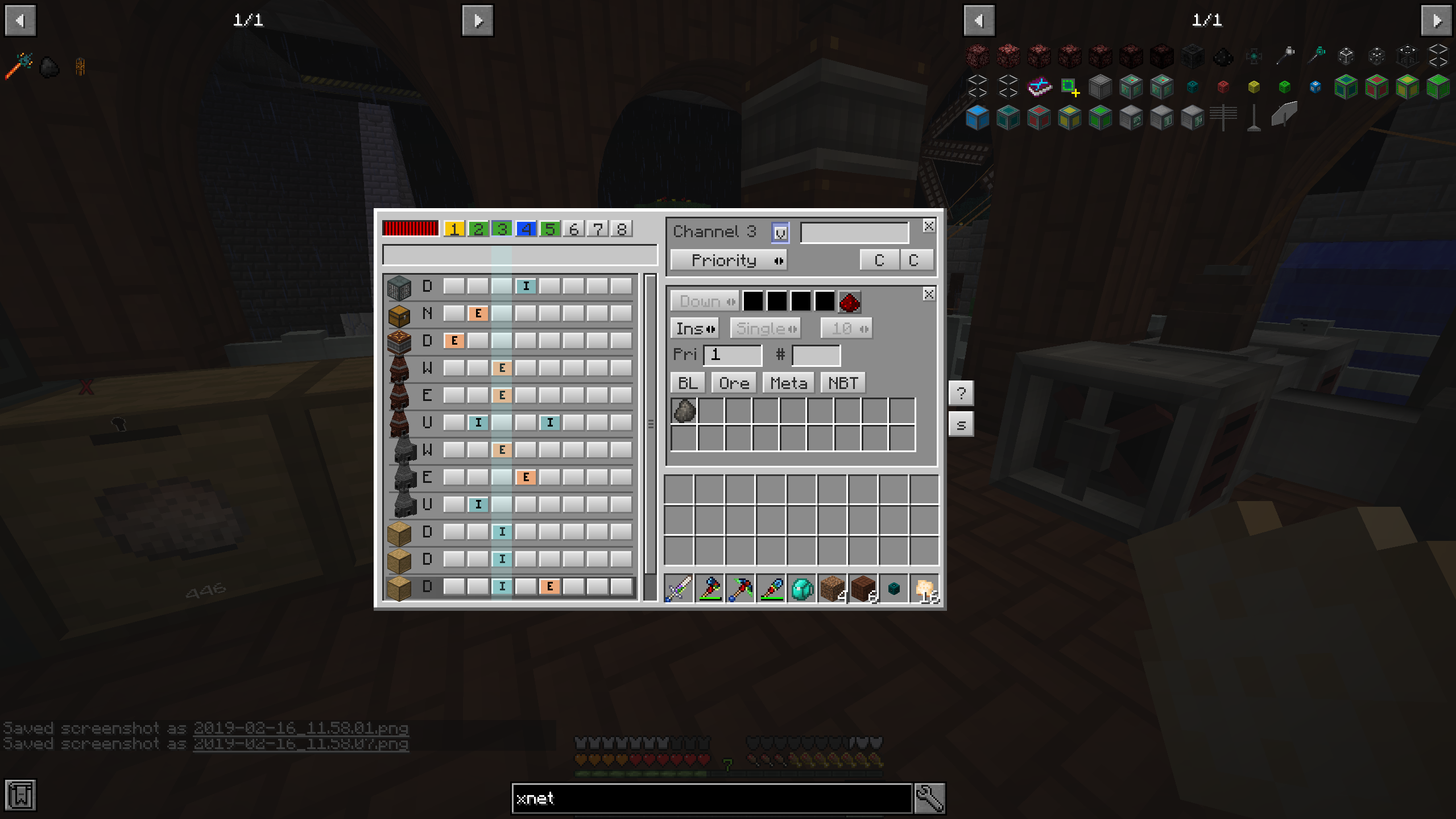
Task: Switch to channel tab 5
Action: click(549, 229)
